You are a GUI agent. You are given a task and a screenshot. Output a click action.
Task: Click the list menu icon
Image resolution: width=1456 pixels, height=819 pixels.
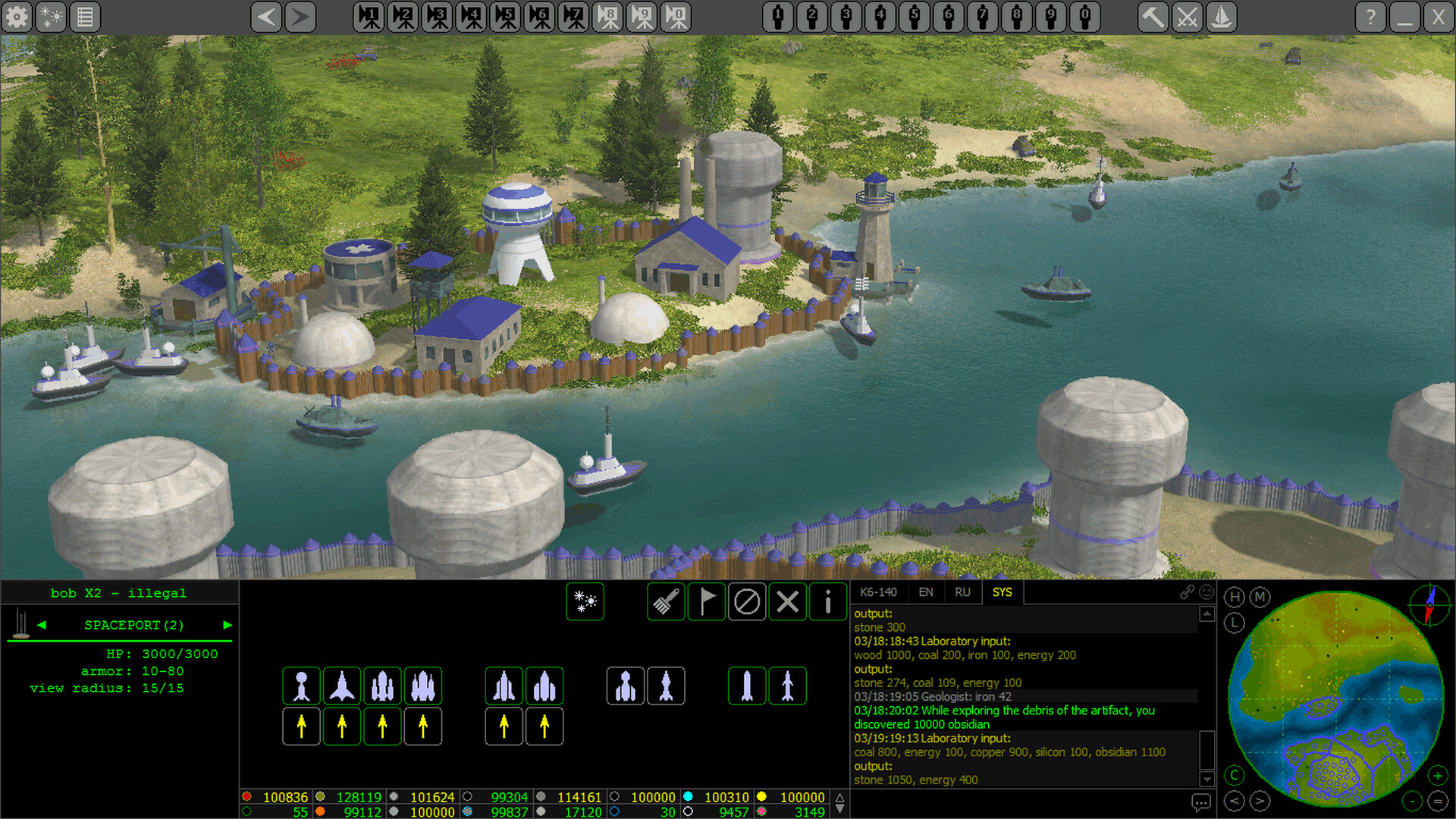(85, 17)
